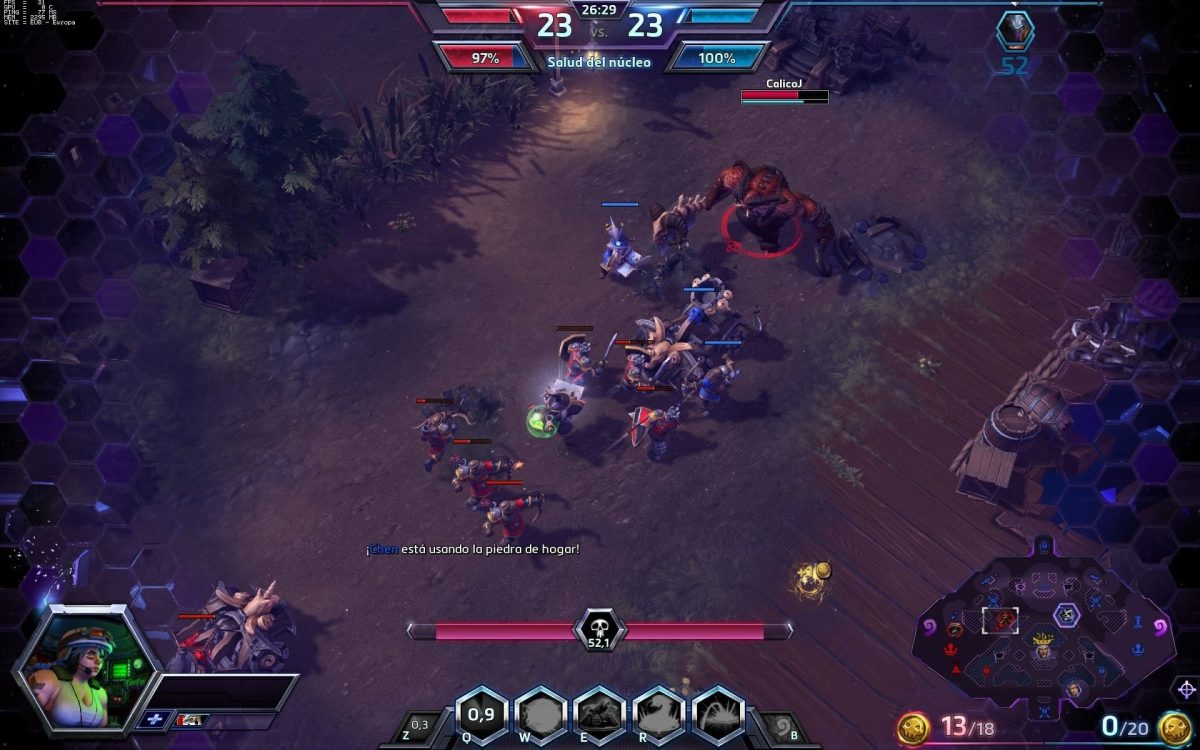The width and height of the screenshot is (1200, 750).
Task: Trigger the E ability icon
Action: (600, 714)
